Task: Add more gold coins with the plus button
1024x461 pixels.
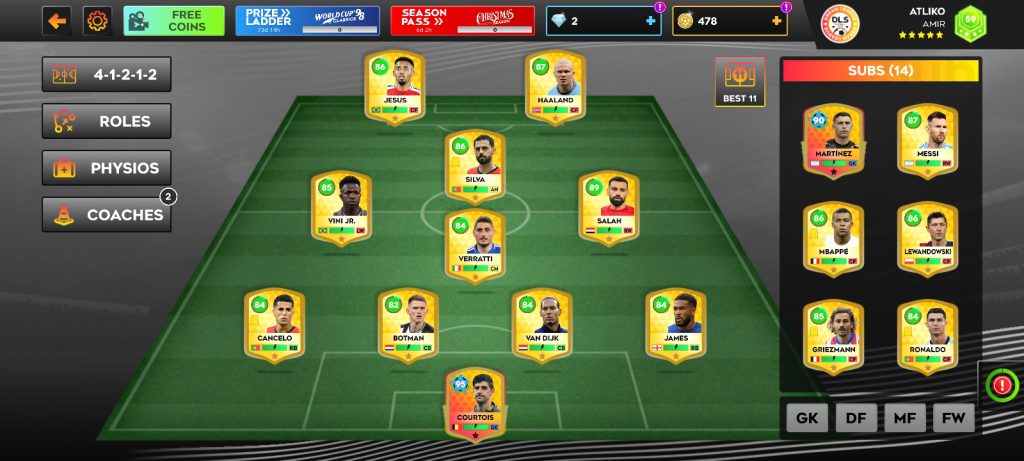Action: click(x=776, y=21)
